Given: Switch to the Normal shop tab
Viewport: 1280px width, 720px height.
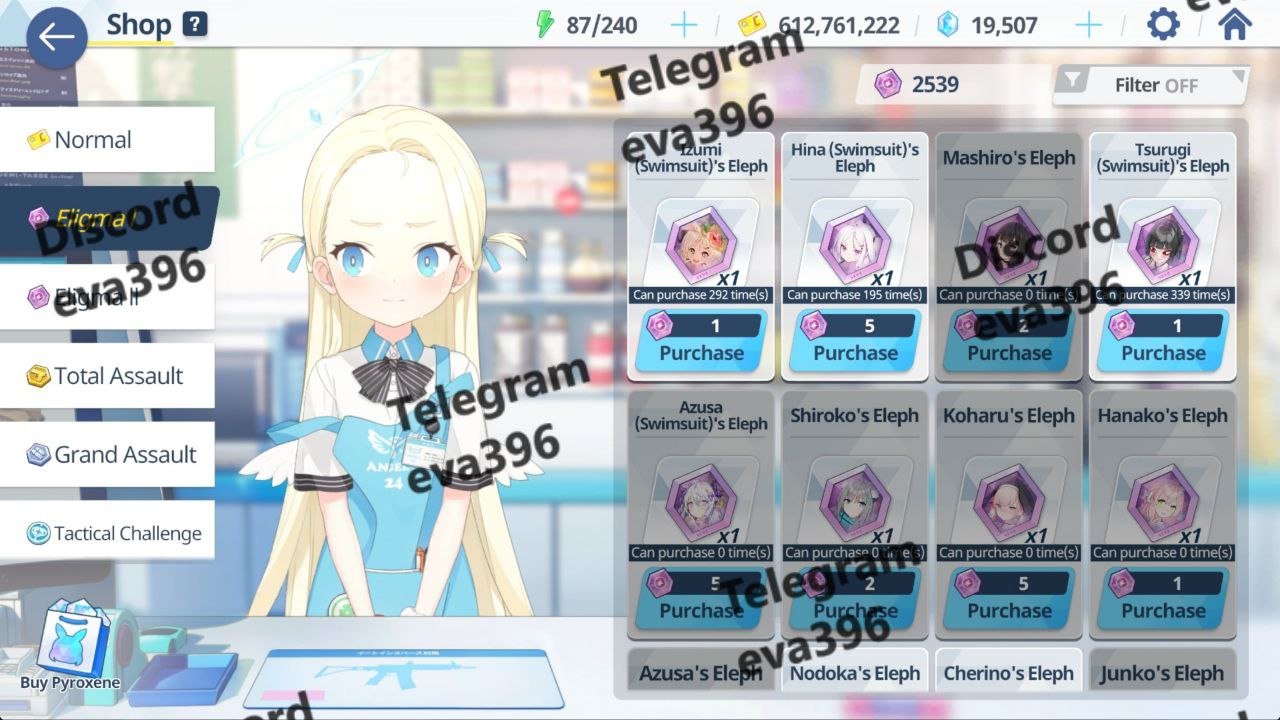Looking at the screenshot, I should (107, 140).
